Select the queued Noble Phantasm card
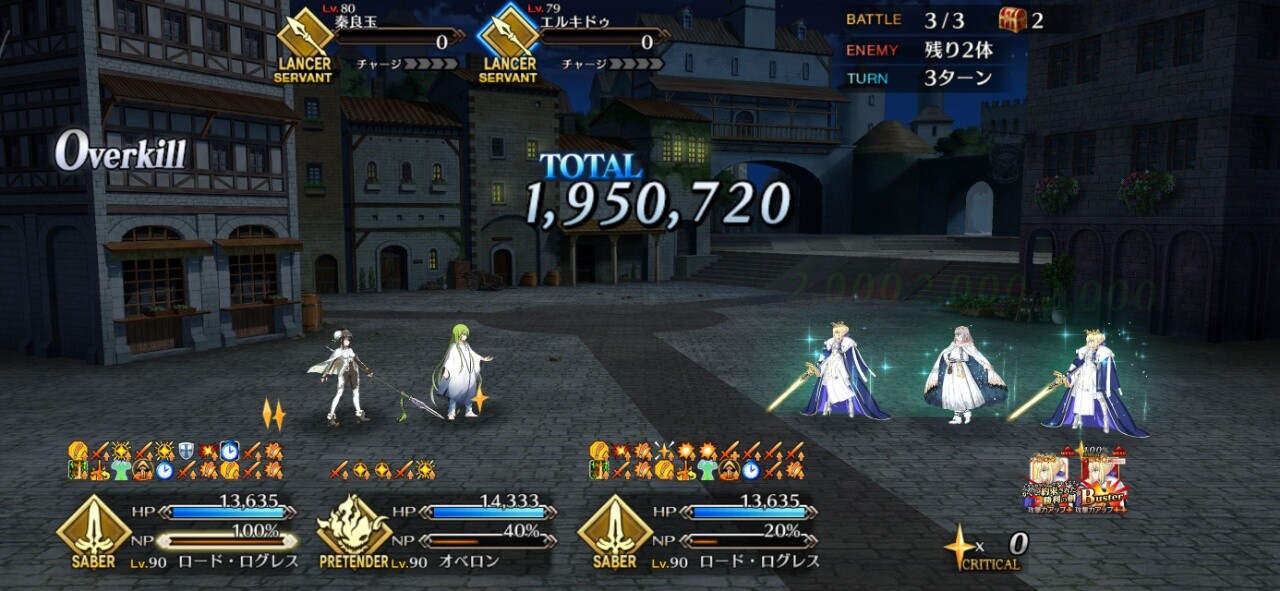The width and height of the screenshot is (1280, 591). coord(1051,484)
